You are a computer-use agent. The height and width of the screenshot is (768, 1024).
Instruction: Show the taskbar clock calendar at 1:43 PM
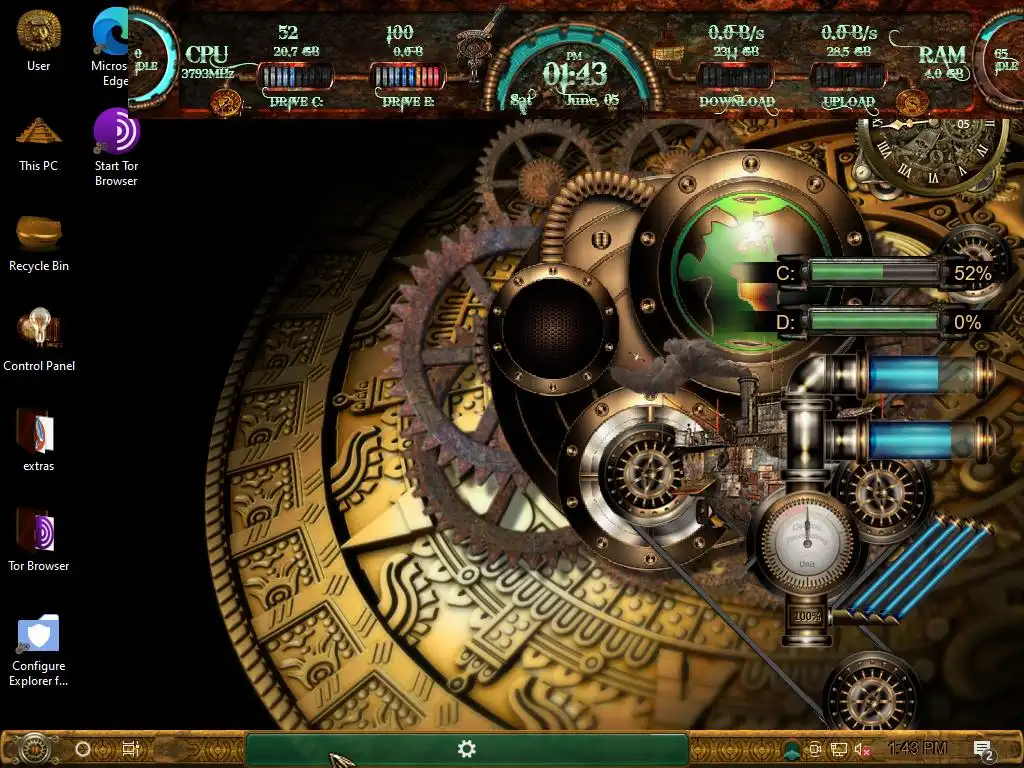917,748
